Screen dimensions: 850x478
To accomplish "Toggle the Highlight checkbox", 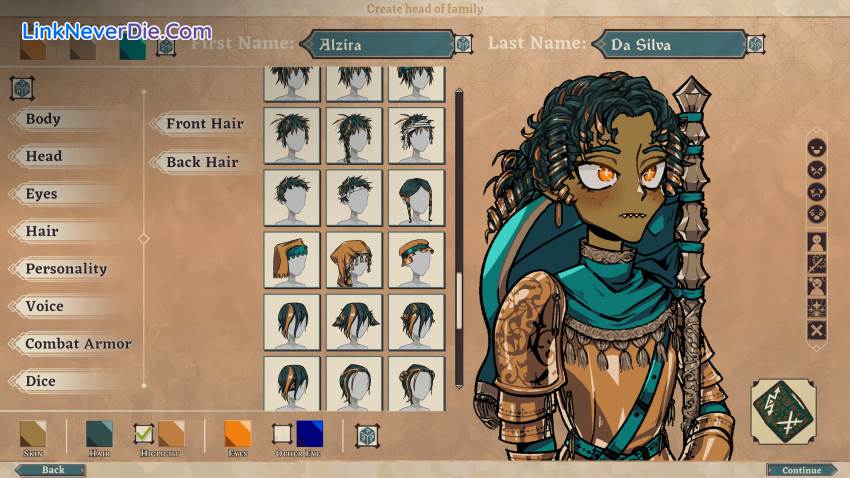I will 144,433.
